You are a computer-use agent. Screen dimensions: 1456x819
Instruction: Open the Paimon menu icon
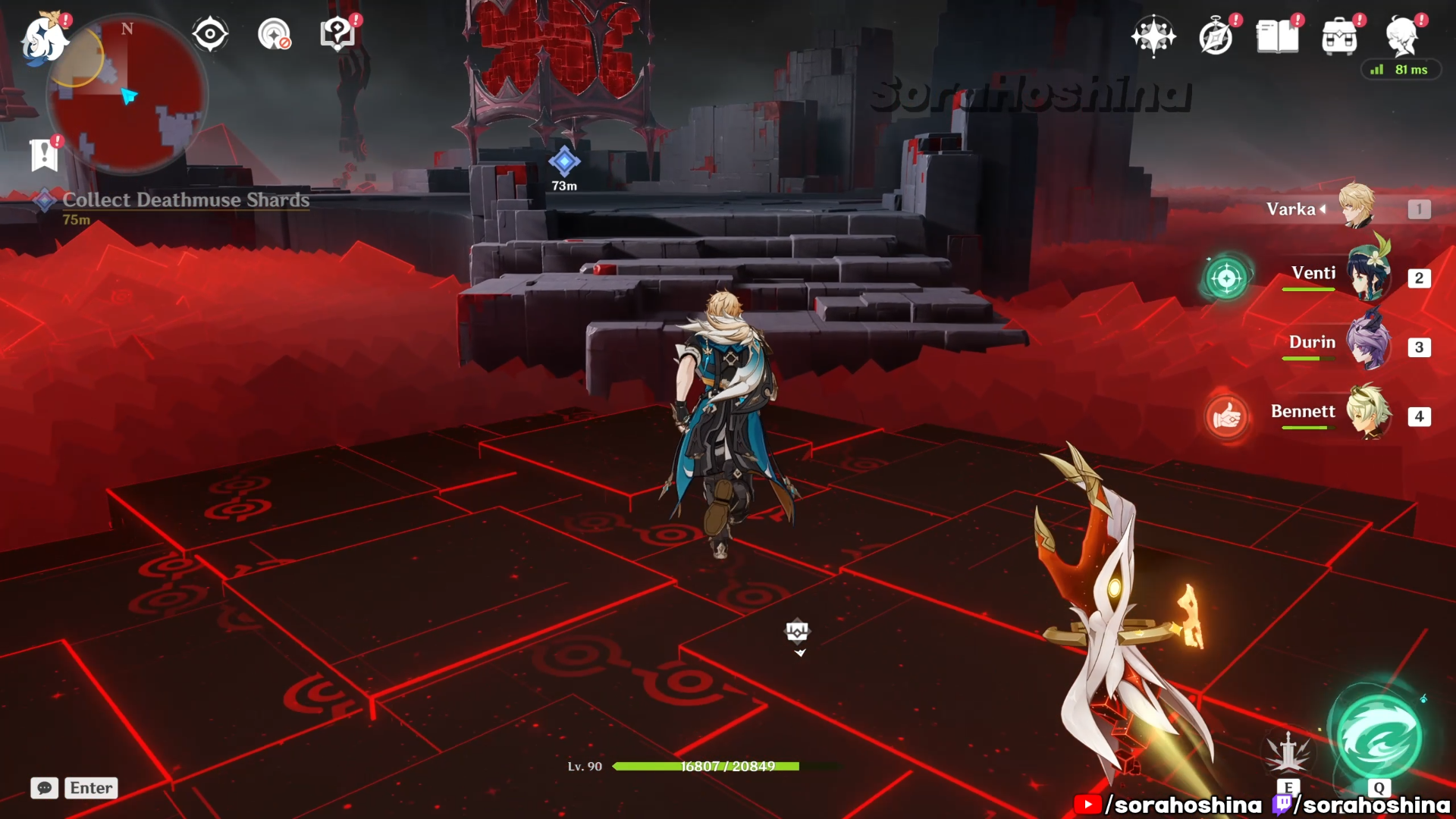pyautogui.click(x=44, y=38)
